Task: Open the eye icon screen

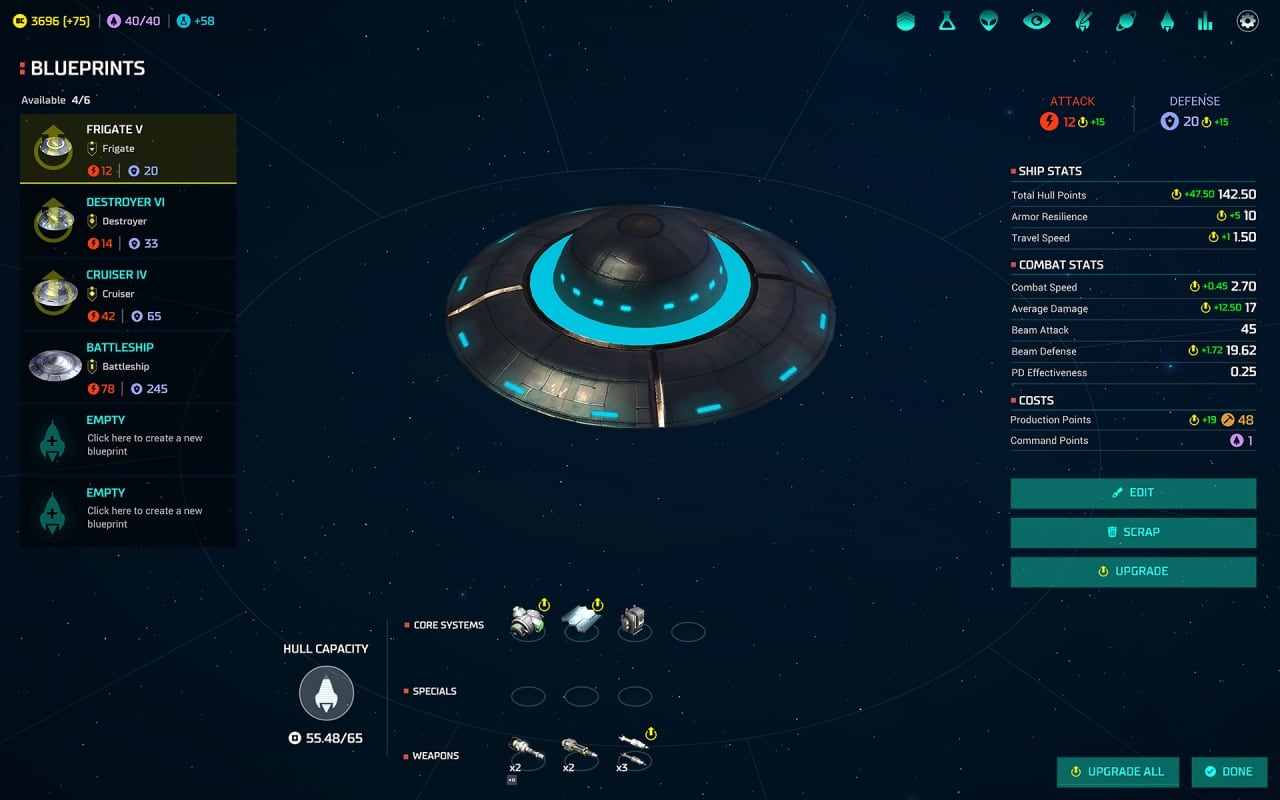Action: coord(1036,21)
